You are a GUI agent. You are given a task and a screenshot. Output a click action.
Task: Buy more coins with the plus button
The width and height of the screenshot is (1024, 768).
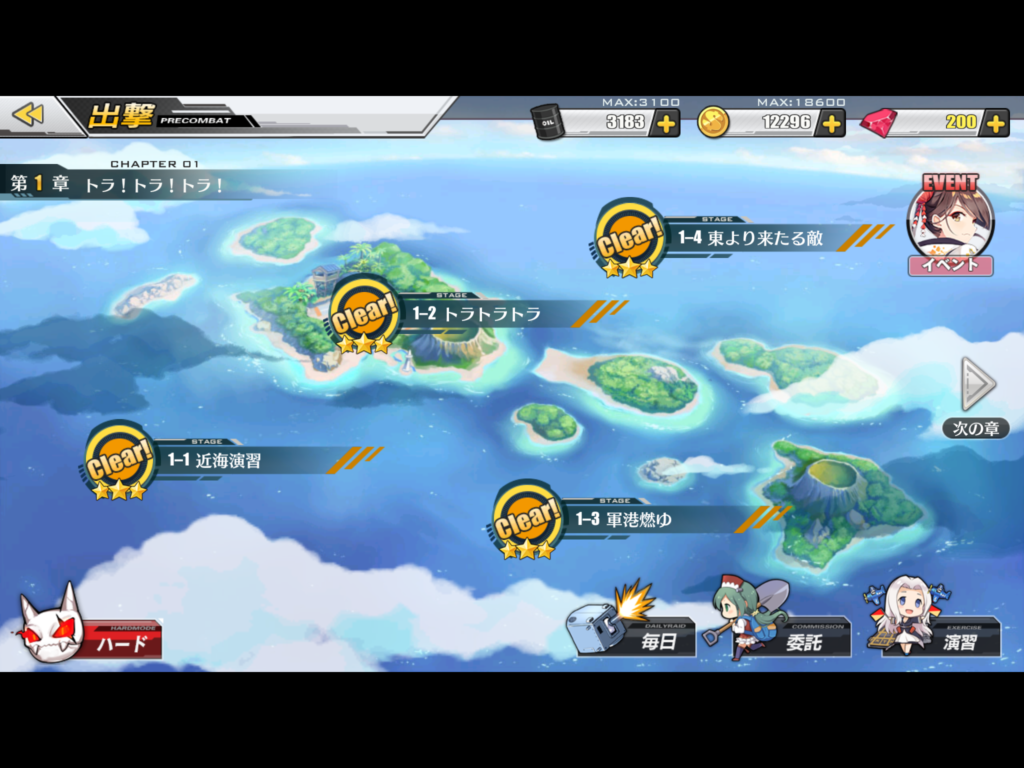click(831, 123)
